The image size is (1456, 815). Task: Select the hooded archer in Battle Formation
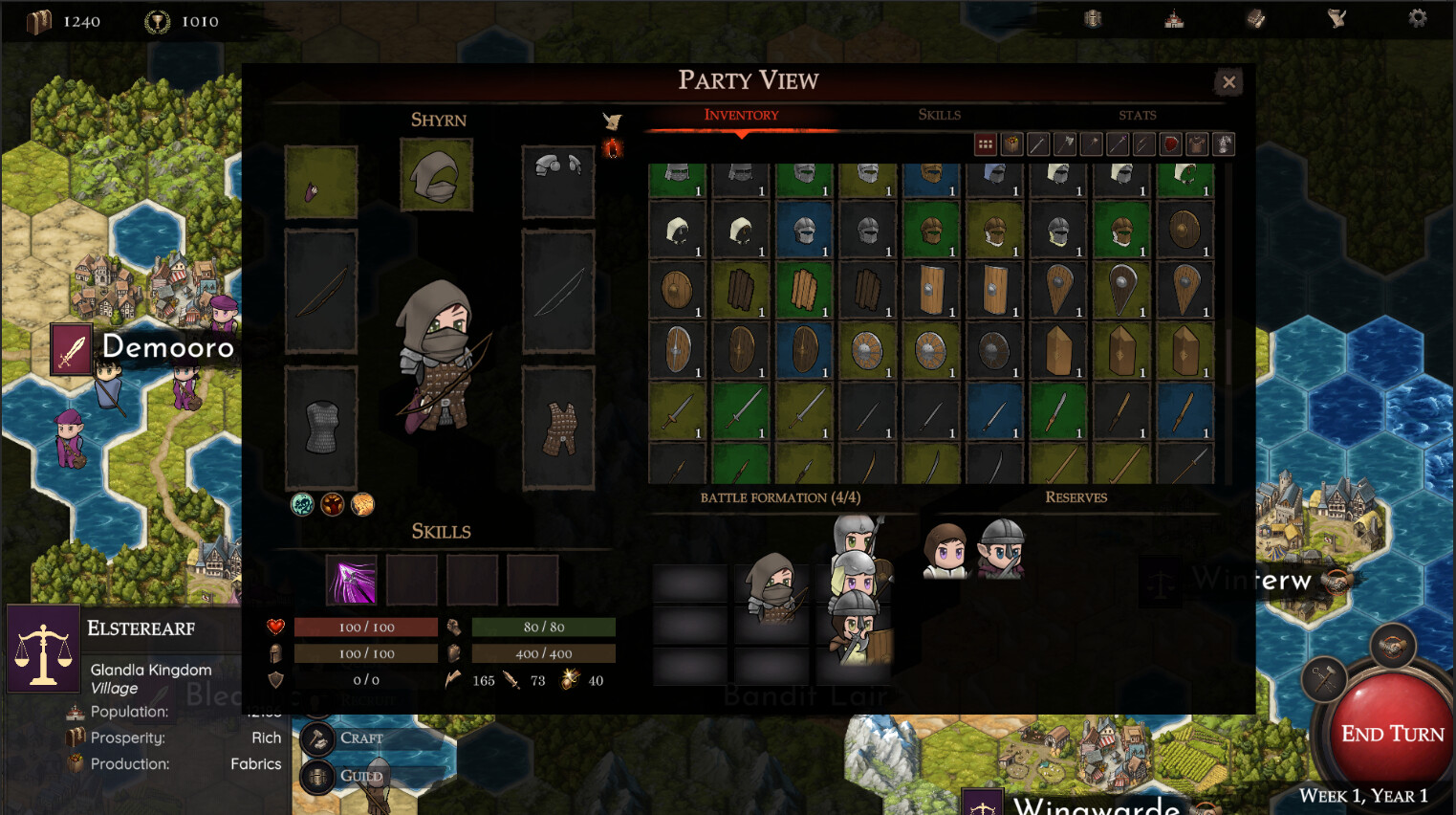tap(771, 593)
